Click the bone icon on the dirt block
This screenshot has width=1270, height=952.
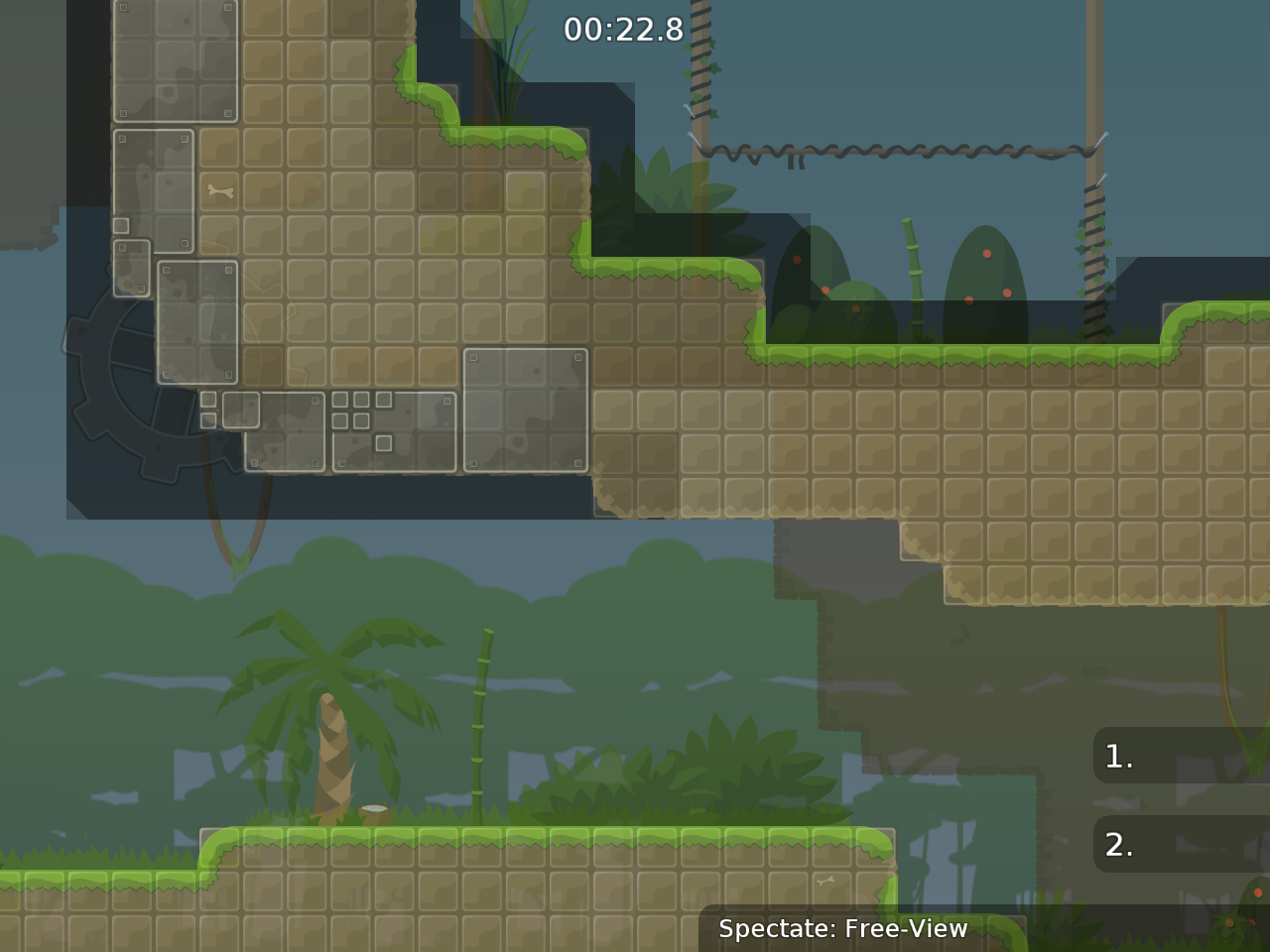pyautogui.click(x=220, y=190)
